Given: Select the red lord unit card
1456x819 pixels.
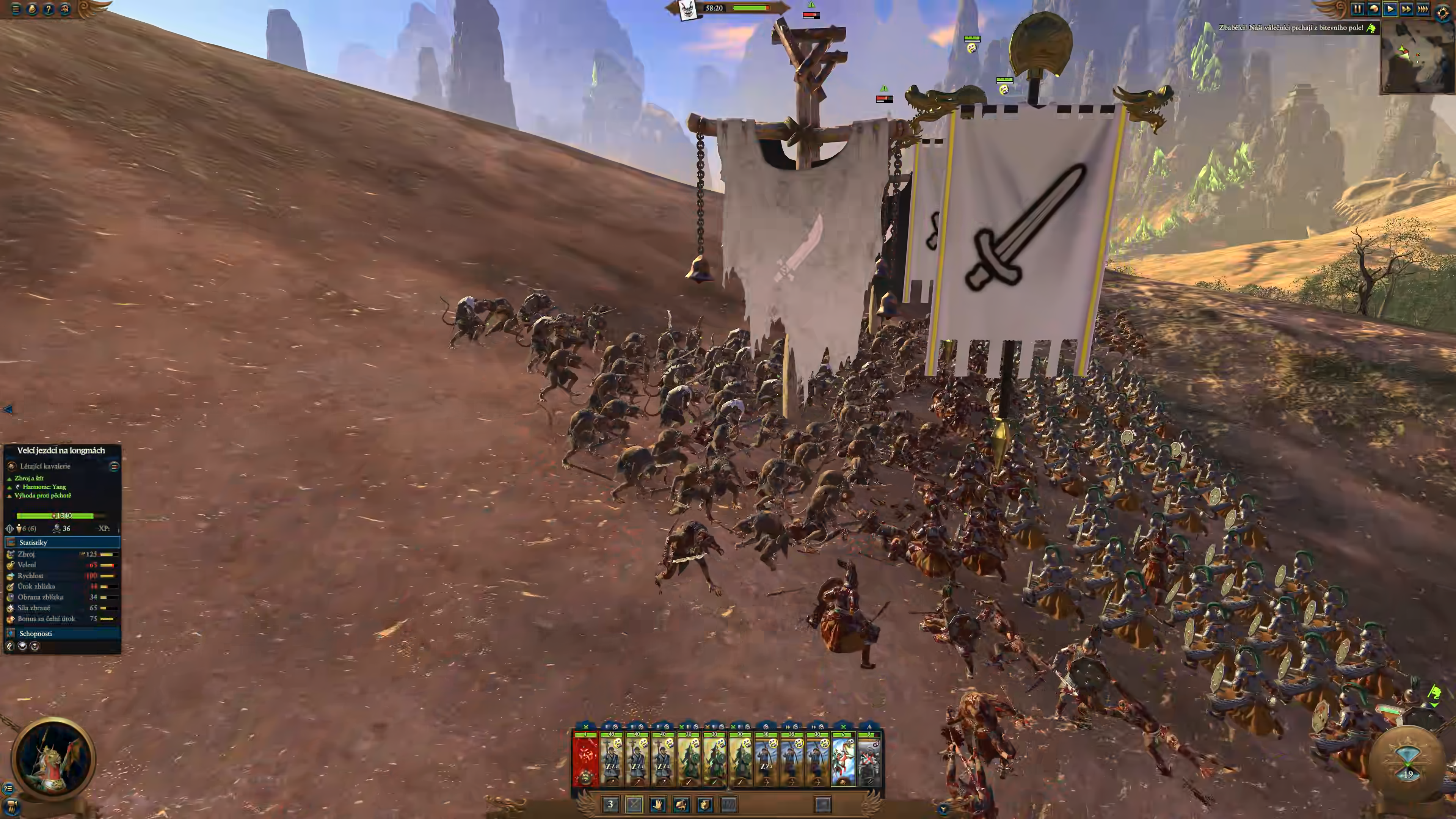Looking at the screenshot, I should tap(585, 759).
